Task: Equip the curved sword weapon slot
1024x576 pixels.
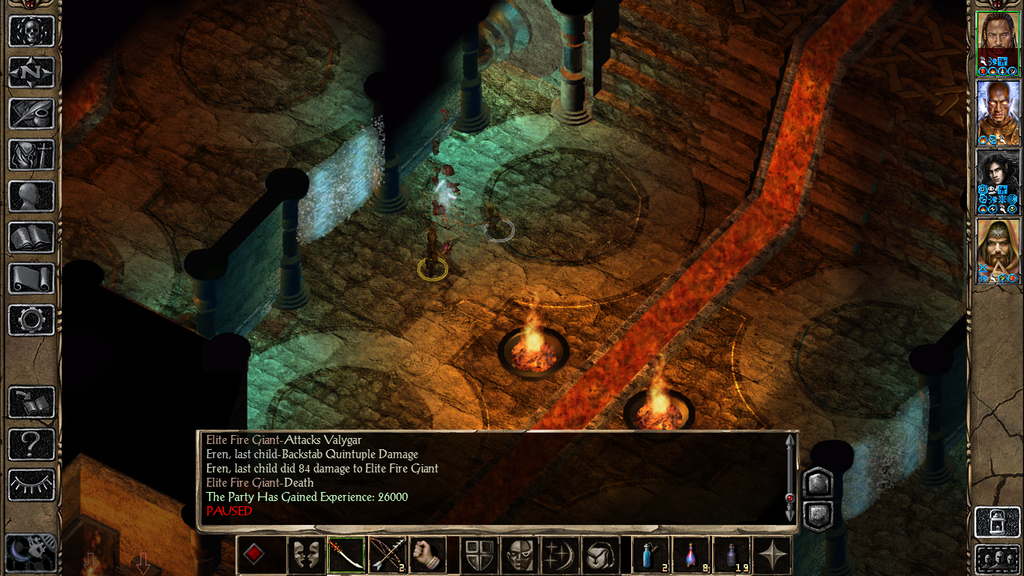Action: click(x=346, y=555)
